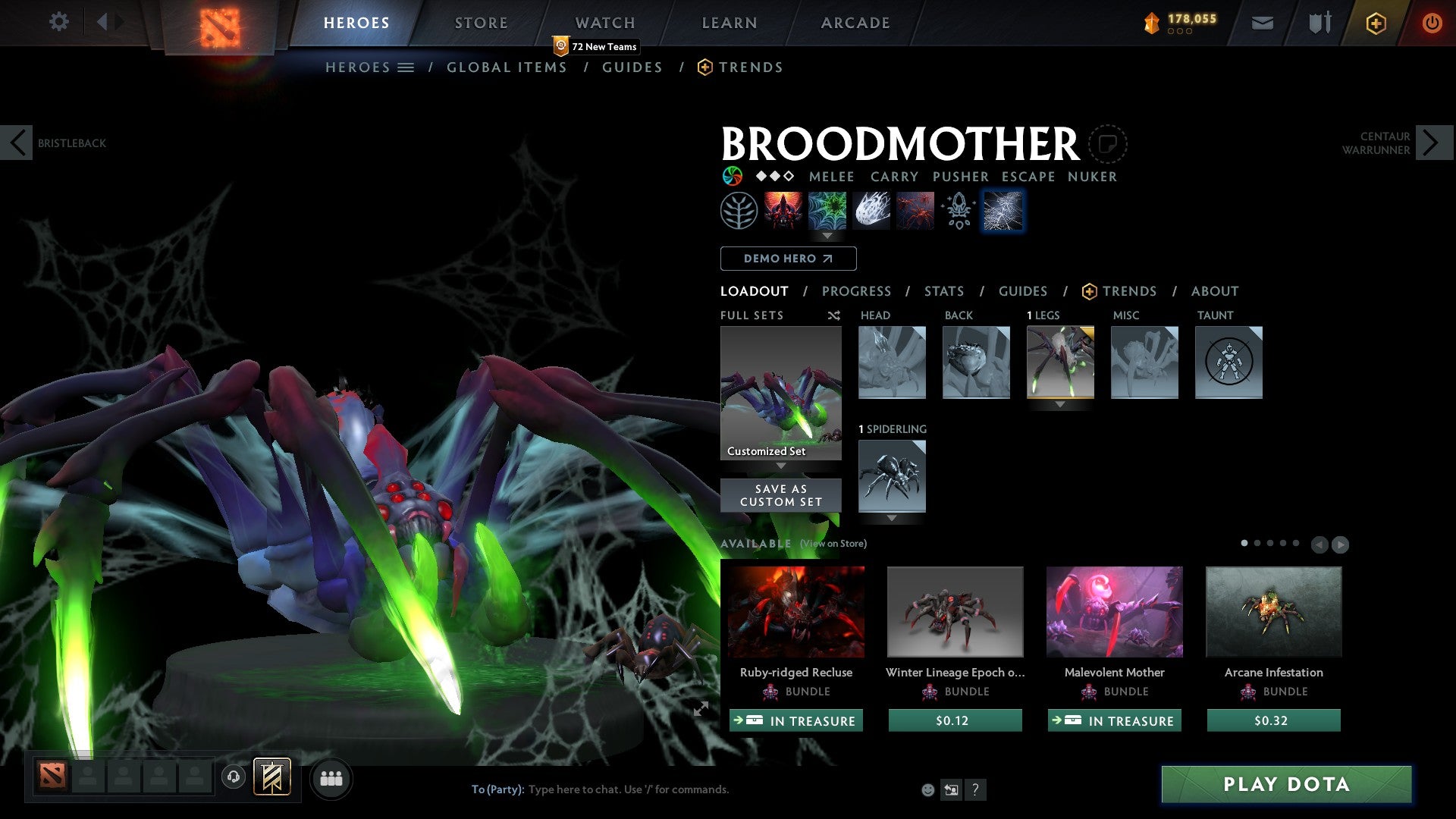Click the voice chat headset icon

tap(234, 778)
